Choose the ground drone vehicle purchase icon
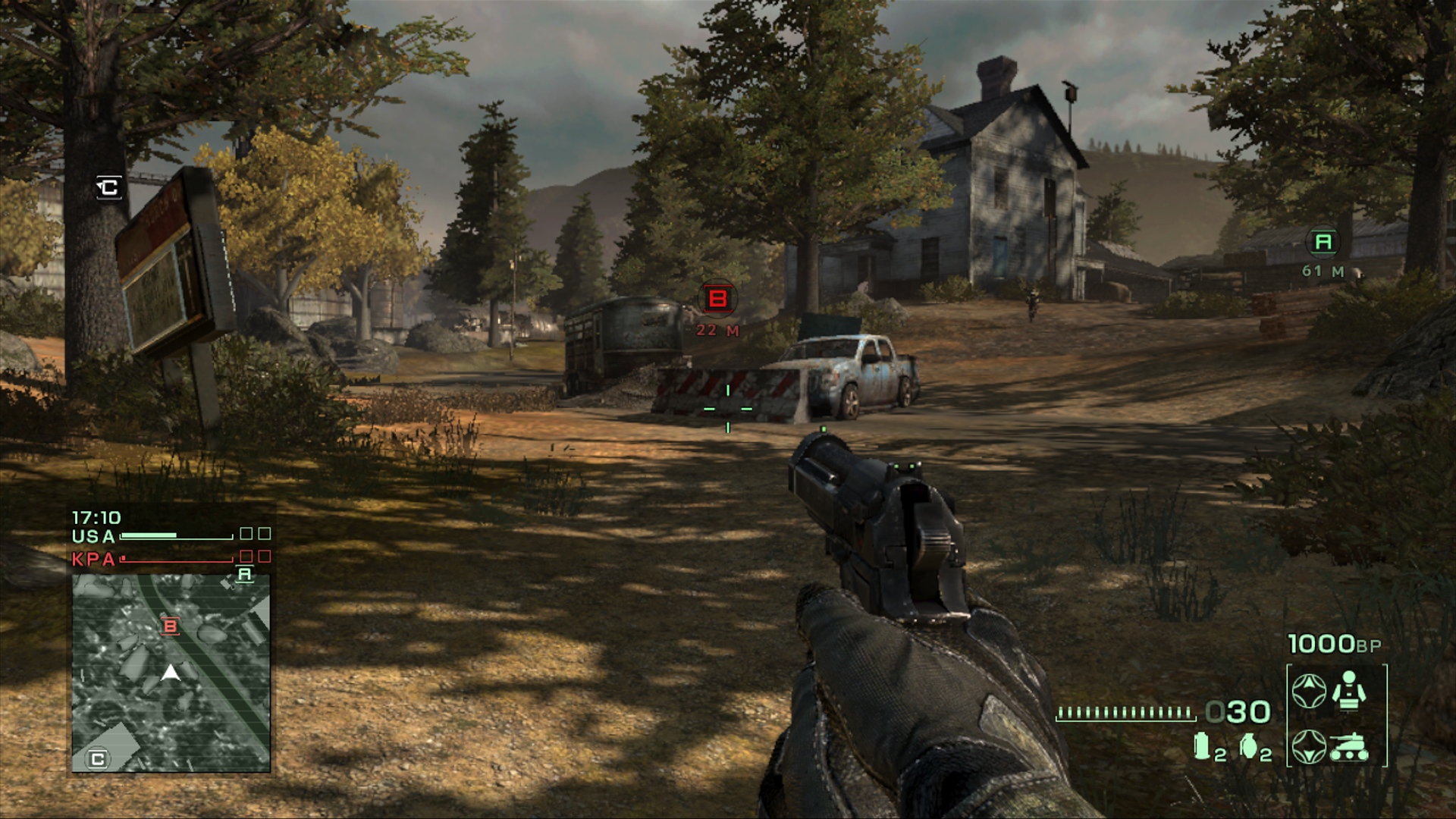 point(1349,746)
